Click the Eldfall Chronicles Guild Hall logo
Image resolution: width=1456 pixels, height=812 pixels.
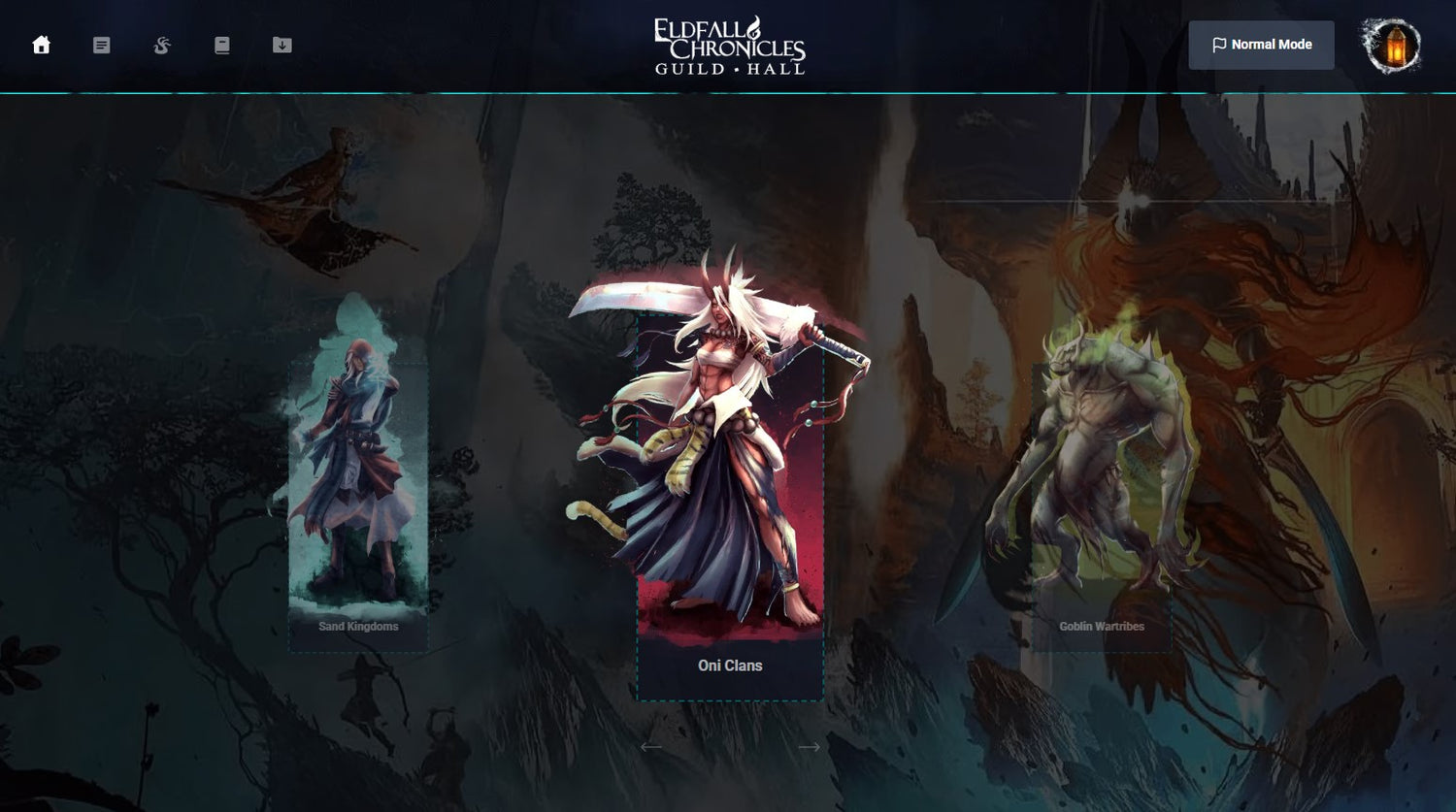[x=730, y=46]
